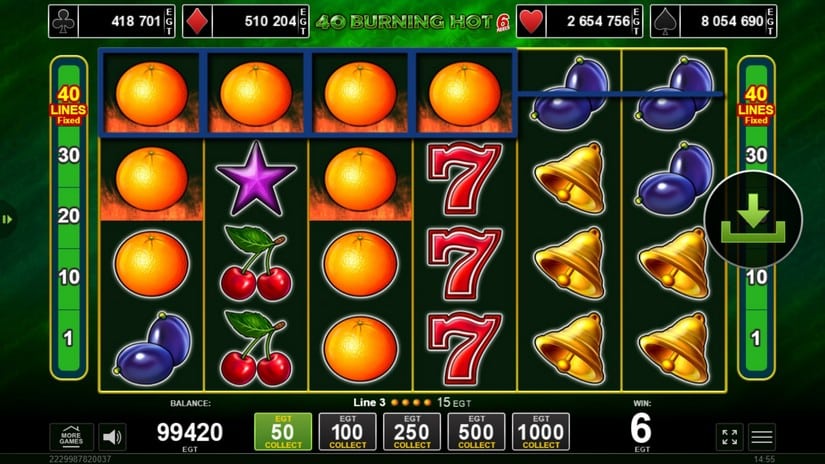This screenshot has height=464, width=825.
Task: Activate the green down-arrow collect button
Action: tap(753, 219)
